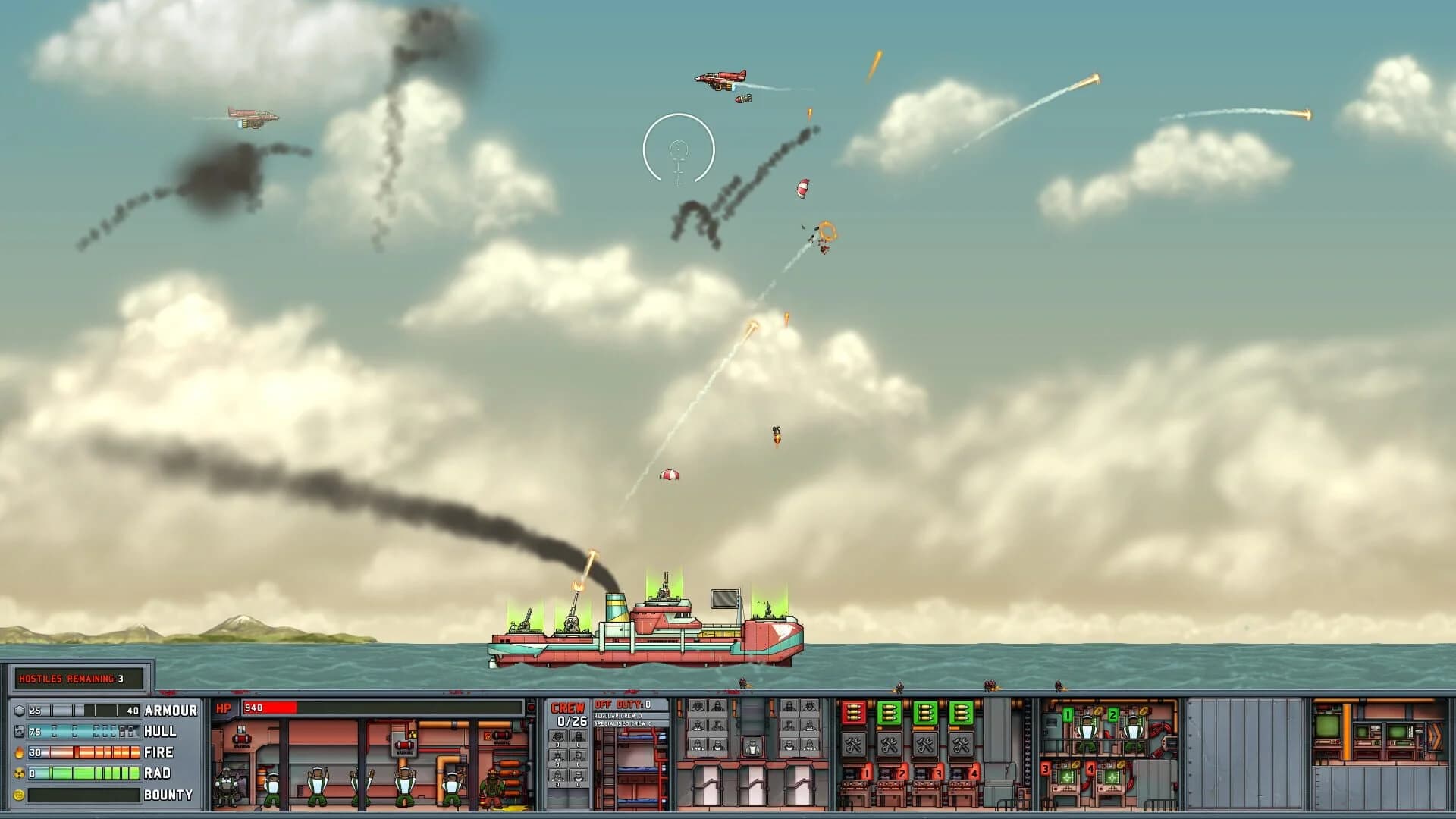This screenshot has height=819, width=1456.
Task: Toggle the orange numbered marker for station 1
Action: click(866, 774)
